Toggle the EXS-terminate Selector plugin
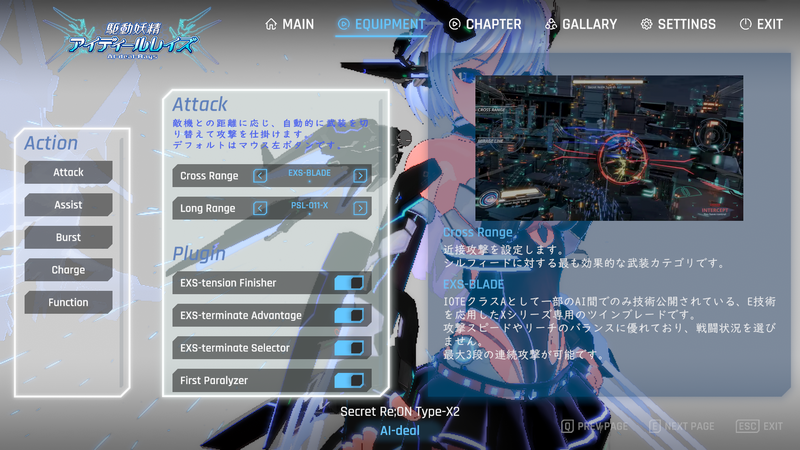Viewport: 800px width, 450px height. tap(349, 348)
